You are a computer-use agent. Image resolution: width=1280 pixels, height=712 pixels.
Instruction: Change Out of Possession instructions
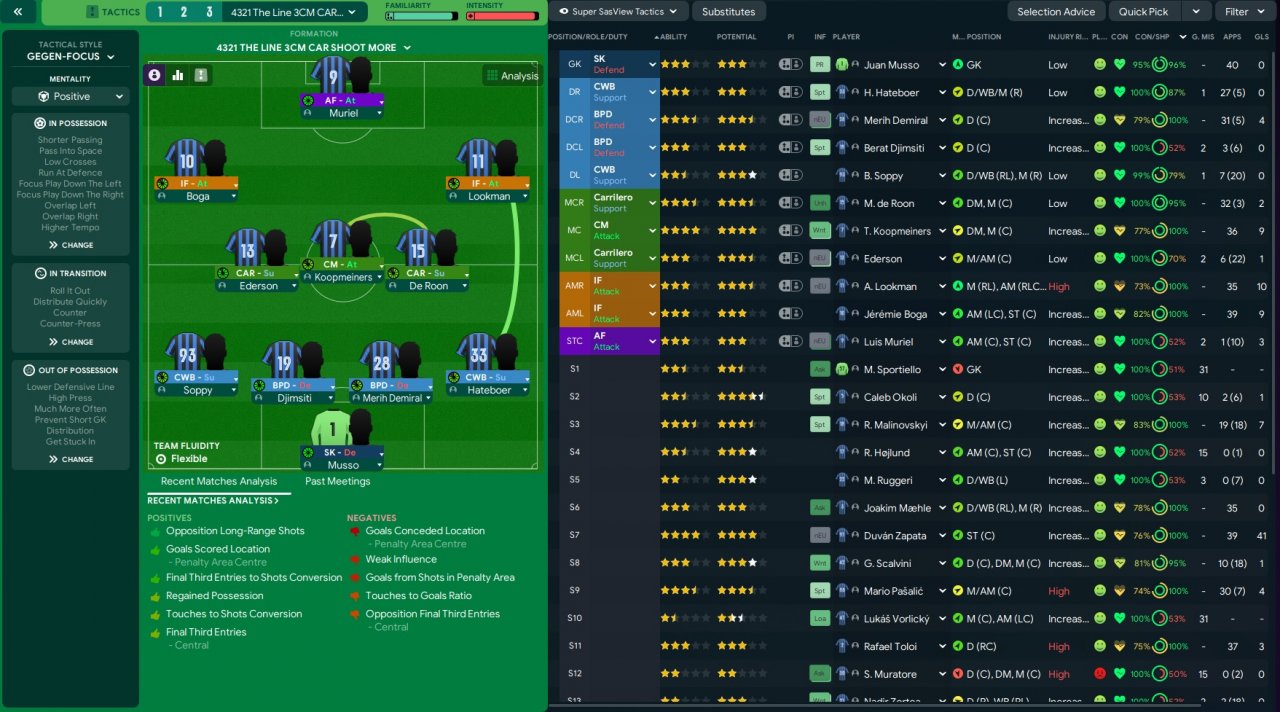pyautogui.click(x=70, y=460)
